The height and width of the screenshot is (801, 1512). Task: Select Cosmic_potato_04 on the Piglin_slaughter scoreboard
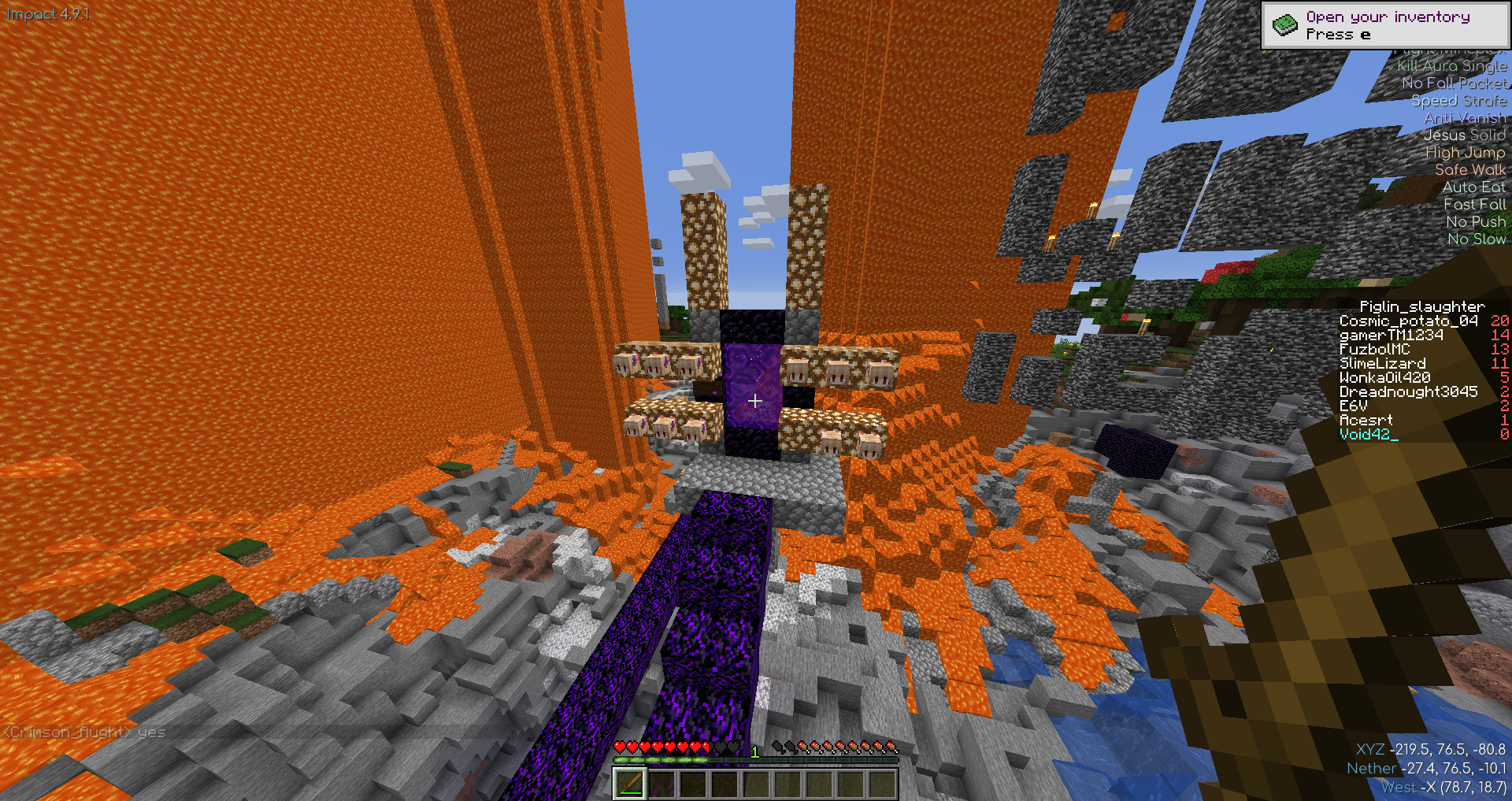coord(1408,321)
